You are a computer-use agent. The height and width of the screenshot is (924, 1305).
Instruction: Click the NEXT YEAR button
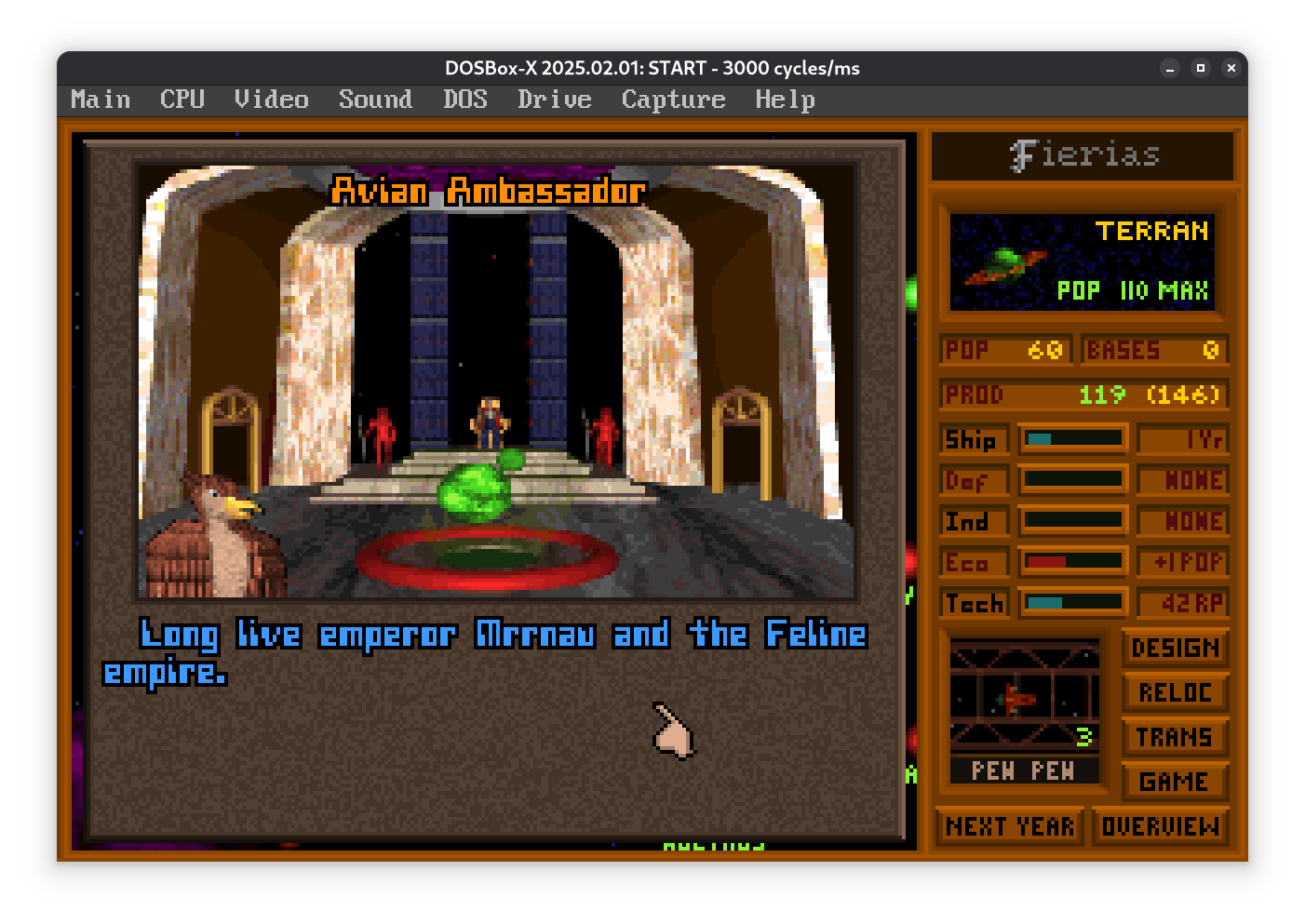click(1010, 826)
